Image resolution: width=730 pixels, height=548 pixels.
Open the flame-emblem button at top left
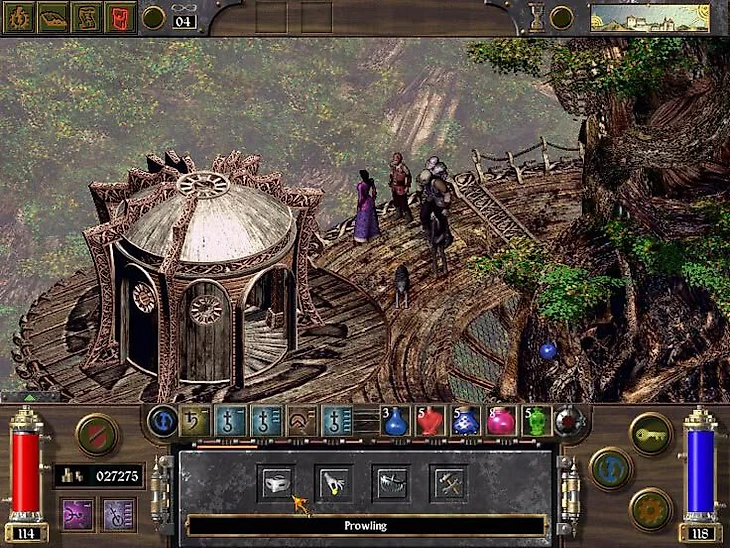pyautogui.click(x=20, y=17)
